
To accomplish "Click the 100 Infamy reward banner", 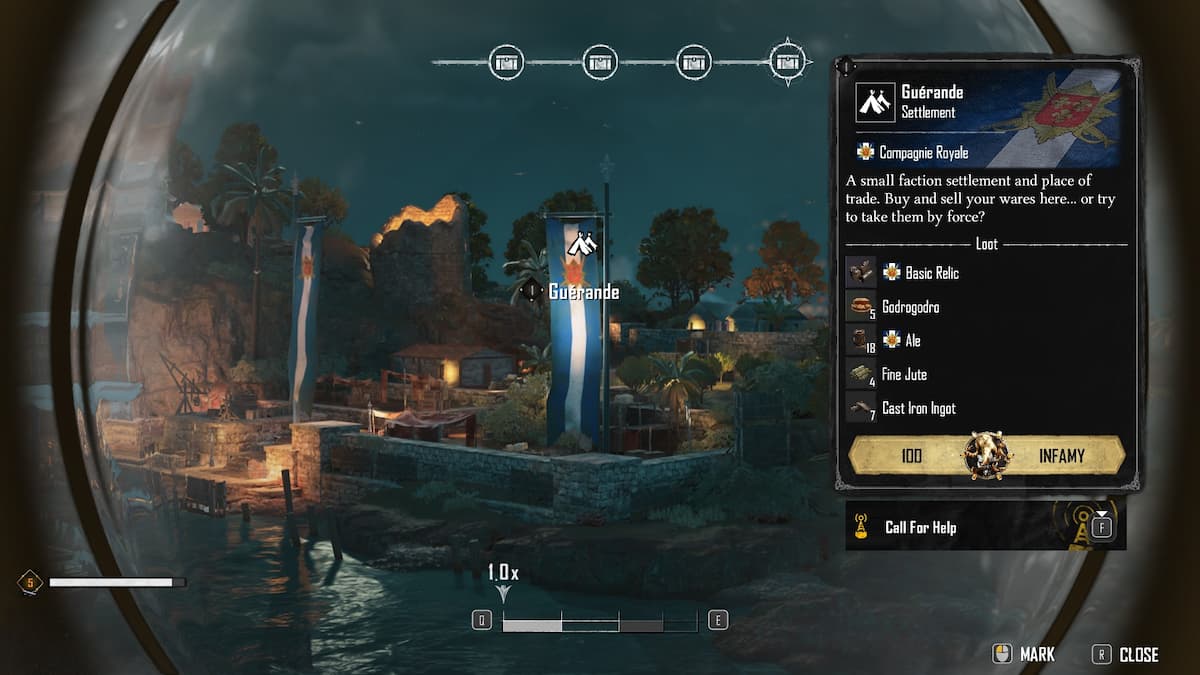I will [x=986, y=456].
